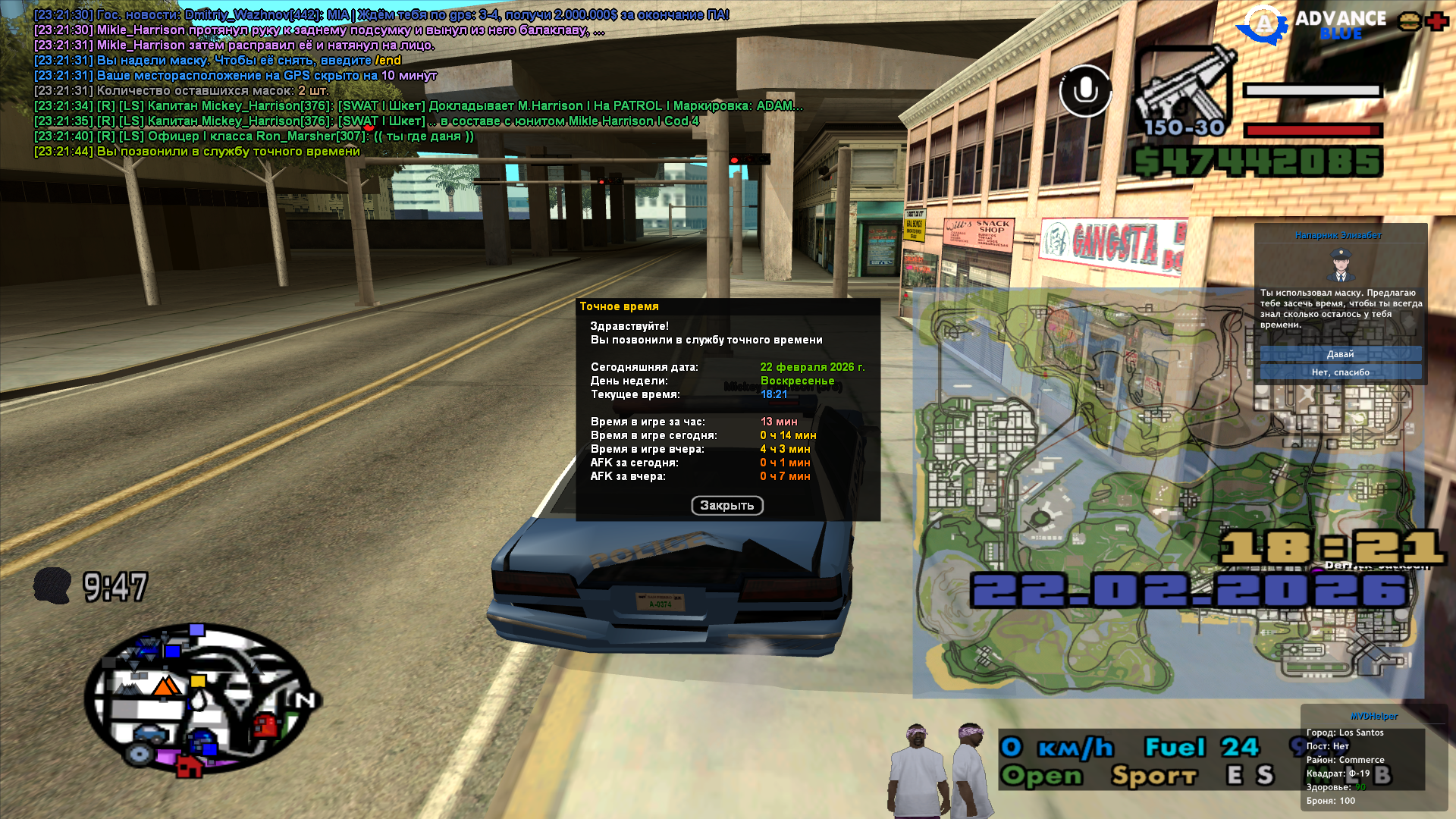Viewport: 1456px width, 819px height.
Task: Click the mask timer head icon
Action: pos(52,586)
